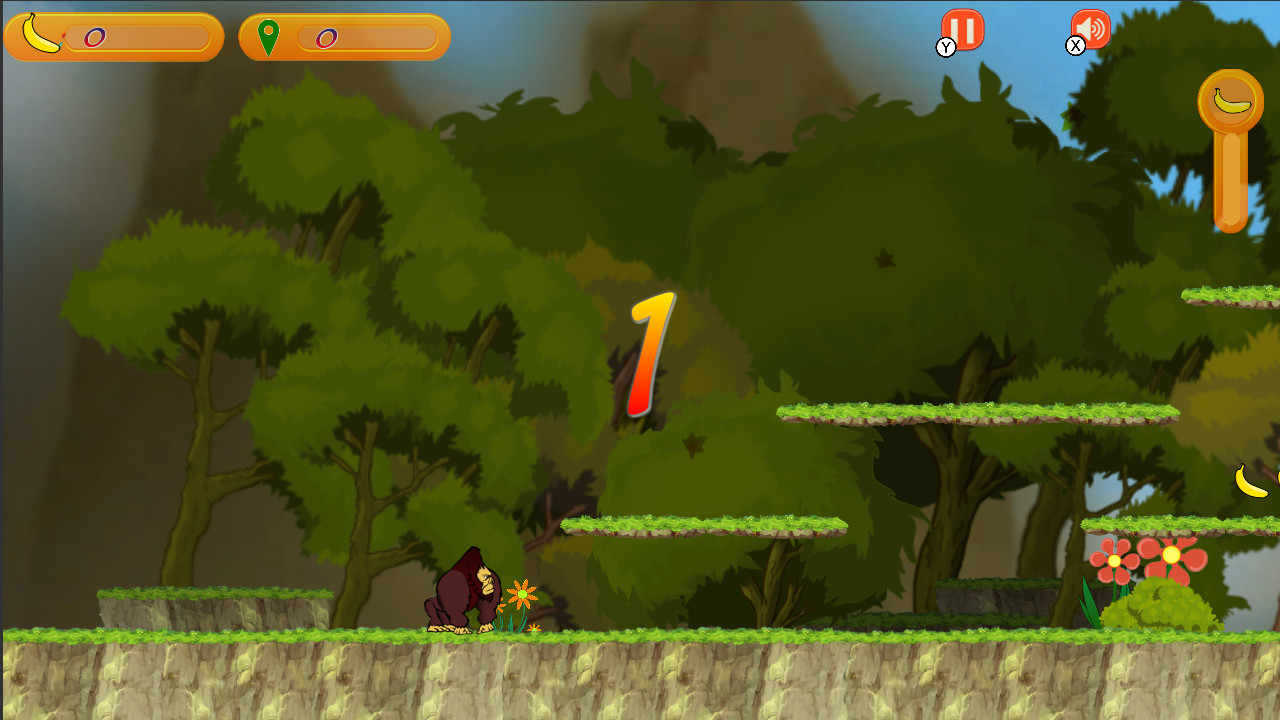
Task: Click the green bush below the flowers
Action: click(1160, 605)
